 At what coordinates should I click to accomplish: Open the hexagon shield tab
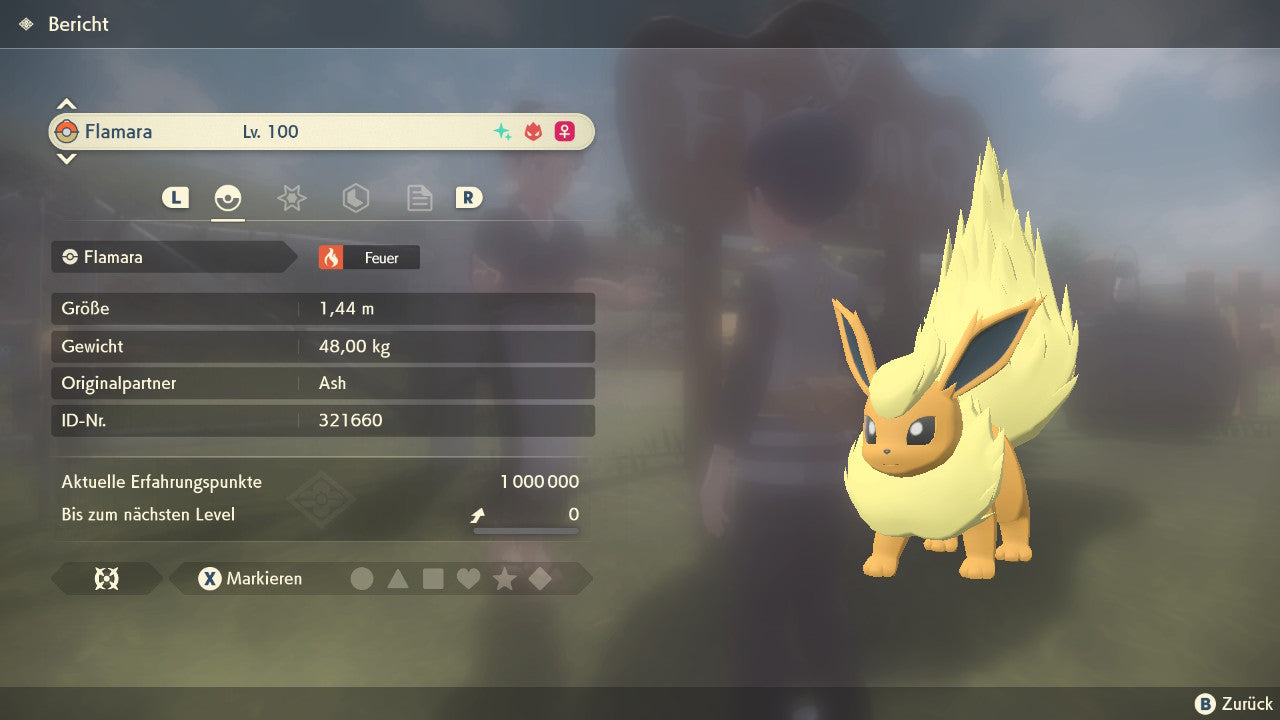[x=355, y=198]
